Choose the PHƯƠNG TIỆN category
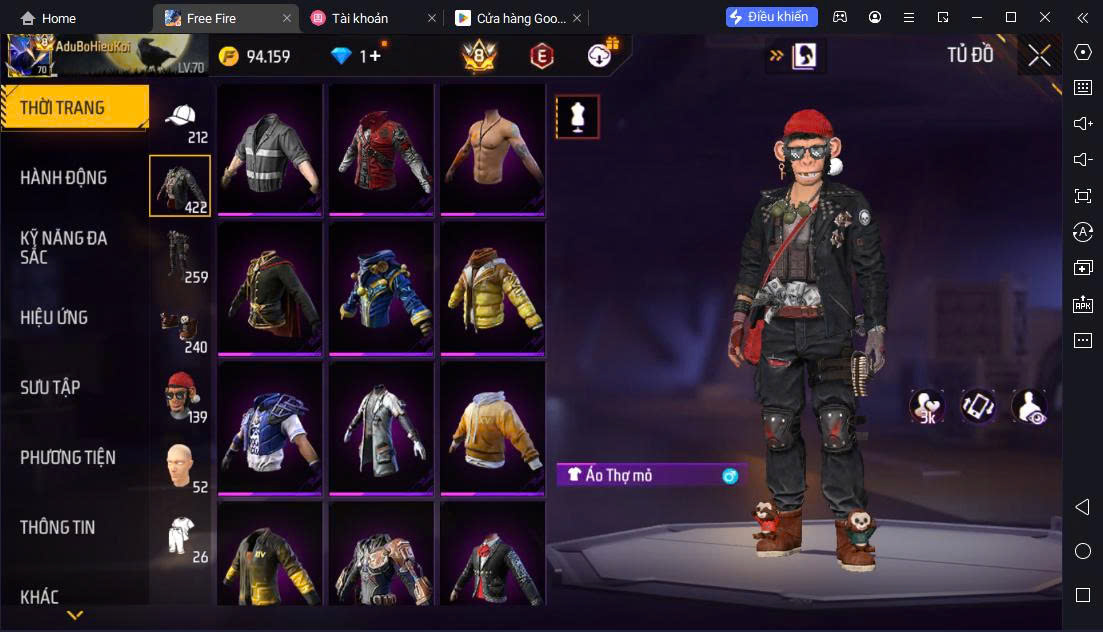Image resolution: width=1103 pixels, height=632 pixels. pos(68,458)
